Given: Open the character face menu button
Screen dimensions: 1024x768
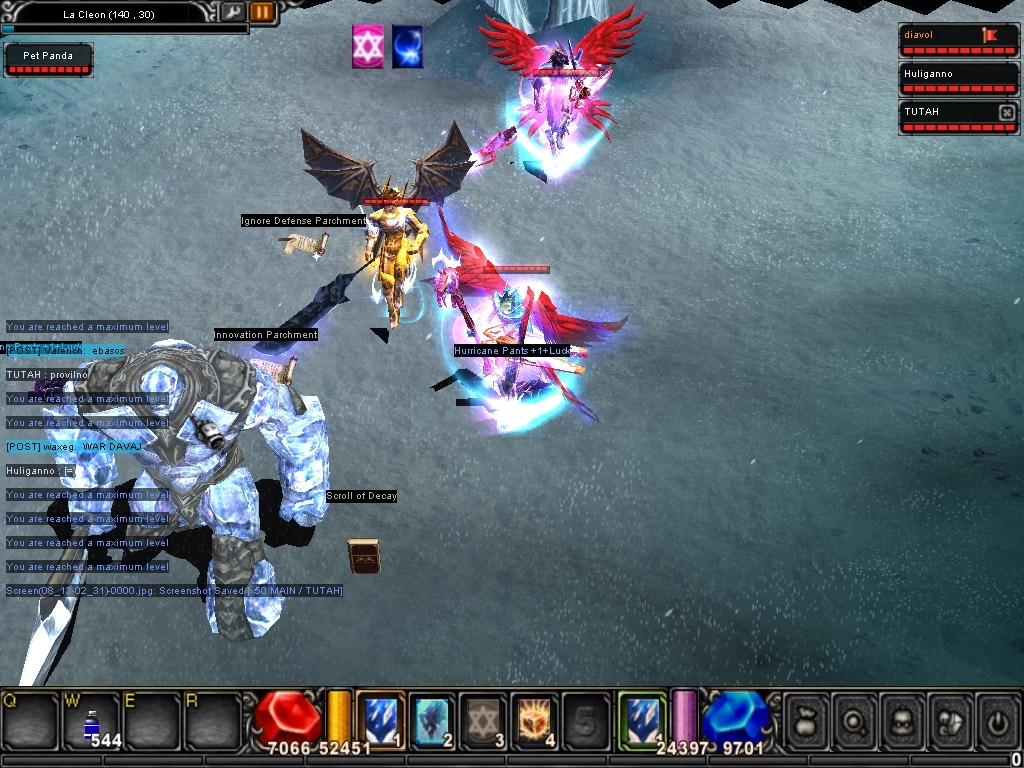Looking at the screenshot, I should click(902, 720).
